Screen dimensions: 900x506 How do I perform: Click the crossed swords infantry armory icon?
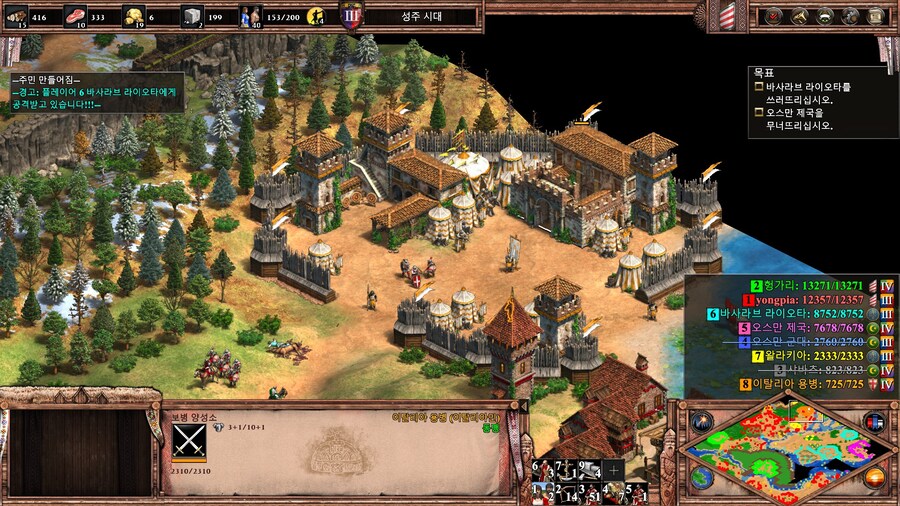pos(188,441)
